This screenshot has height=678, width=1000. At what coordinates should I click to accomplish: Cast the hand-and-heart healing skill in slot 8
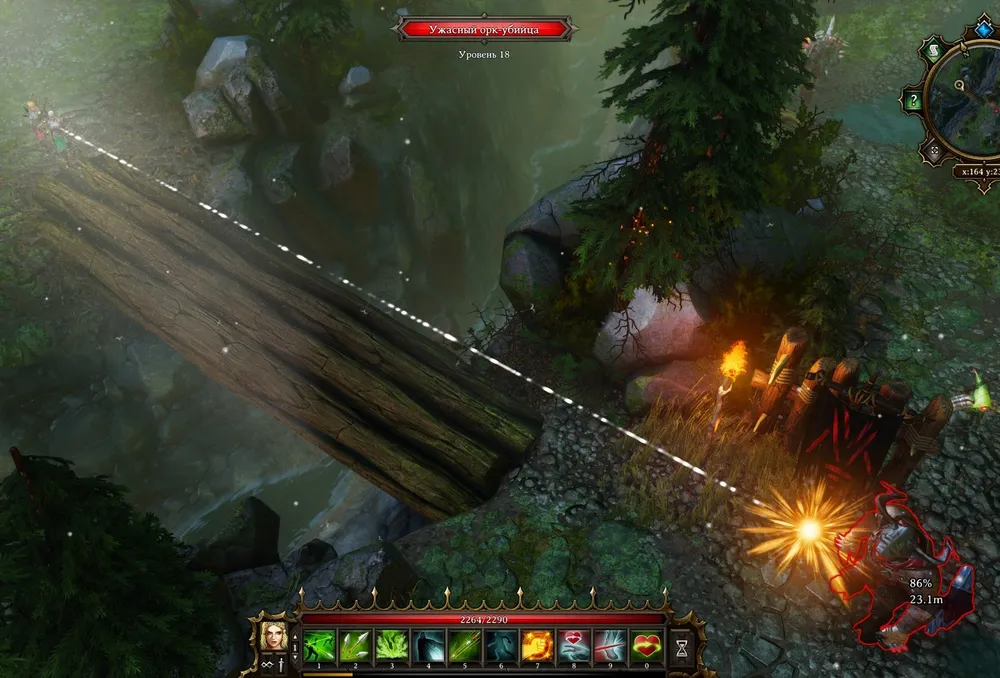coord(574,645)
